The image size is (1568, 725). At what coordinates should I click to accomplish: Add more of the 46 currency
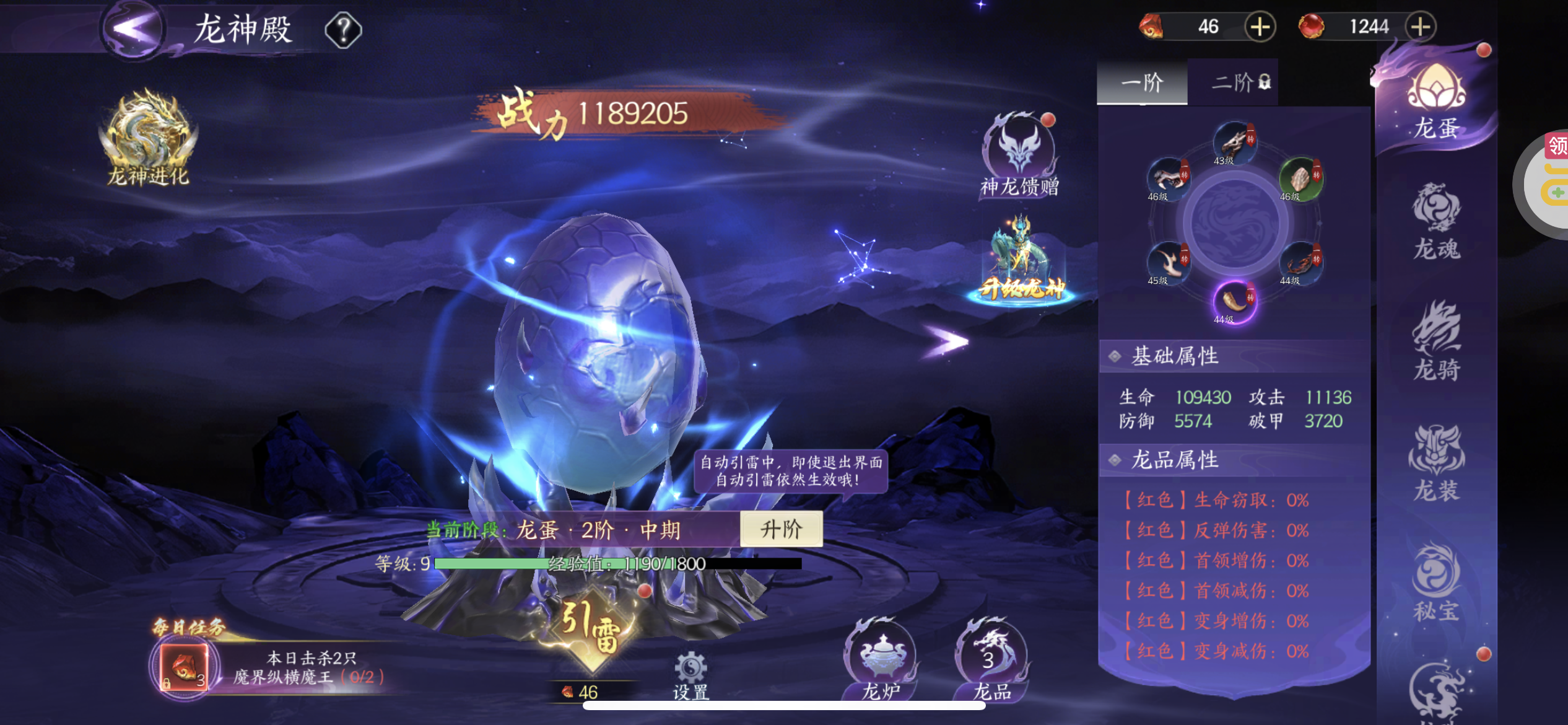(1260, 27)
